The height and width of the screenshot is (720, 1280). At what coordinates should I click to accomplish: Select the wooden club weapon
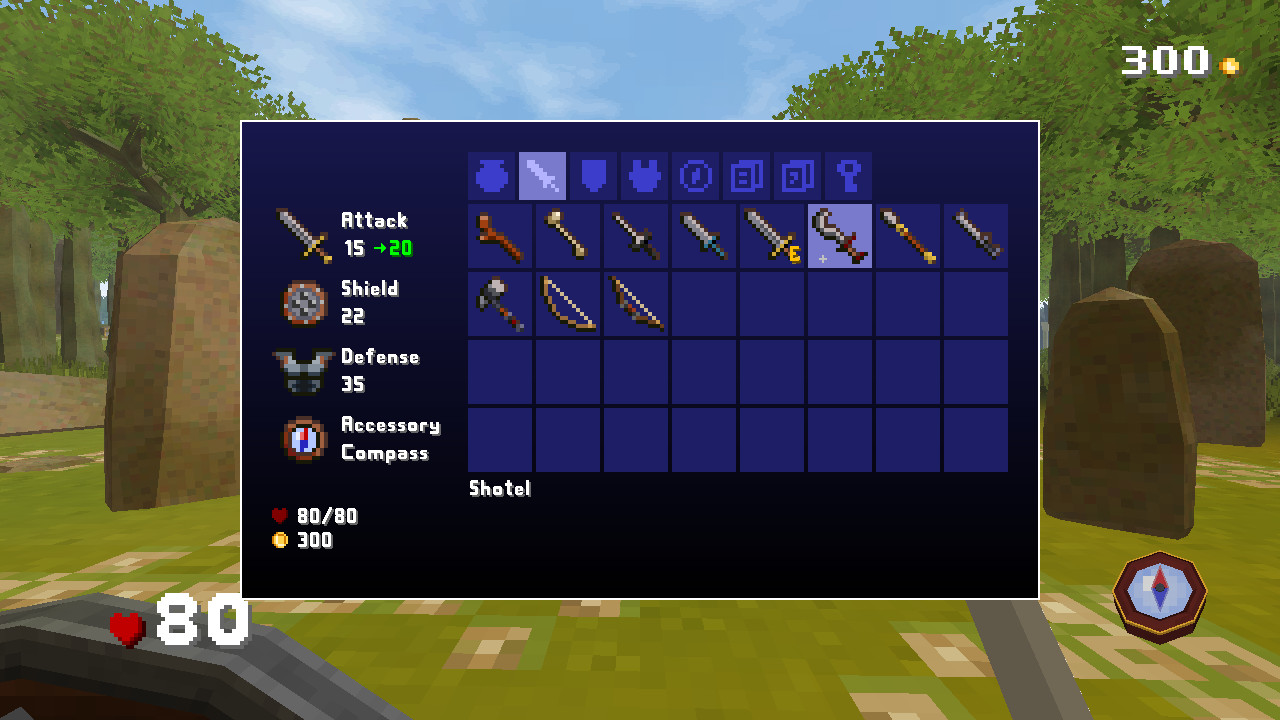click(x=500, y=235)
